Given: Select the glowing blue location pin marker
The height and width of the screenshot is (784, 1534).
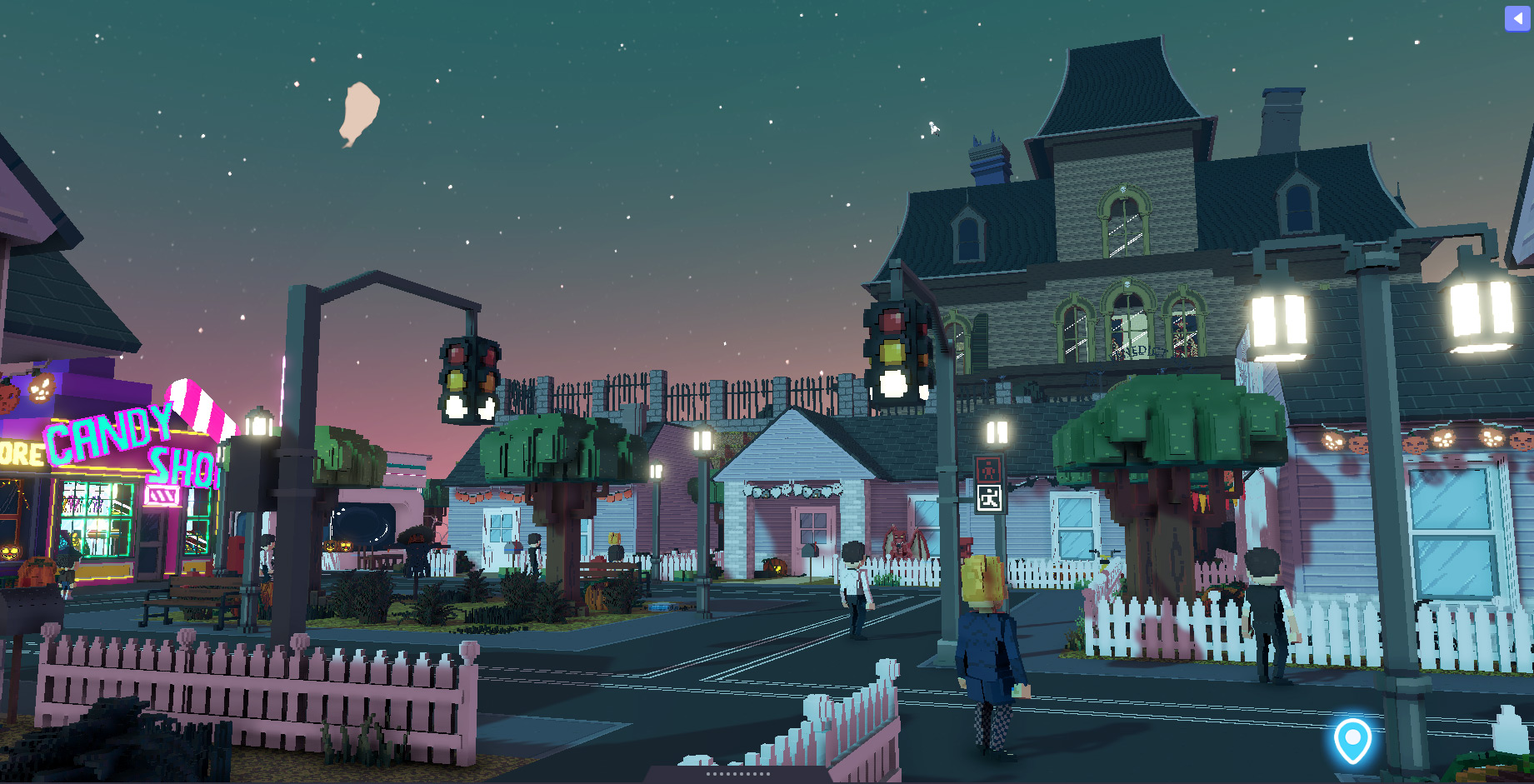Looking at the screenshot, I should click(x=1352, y=739).
